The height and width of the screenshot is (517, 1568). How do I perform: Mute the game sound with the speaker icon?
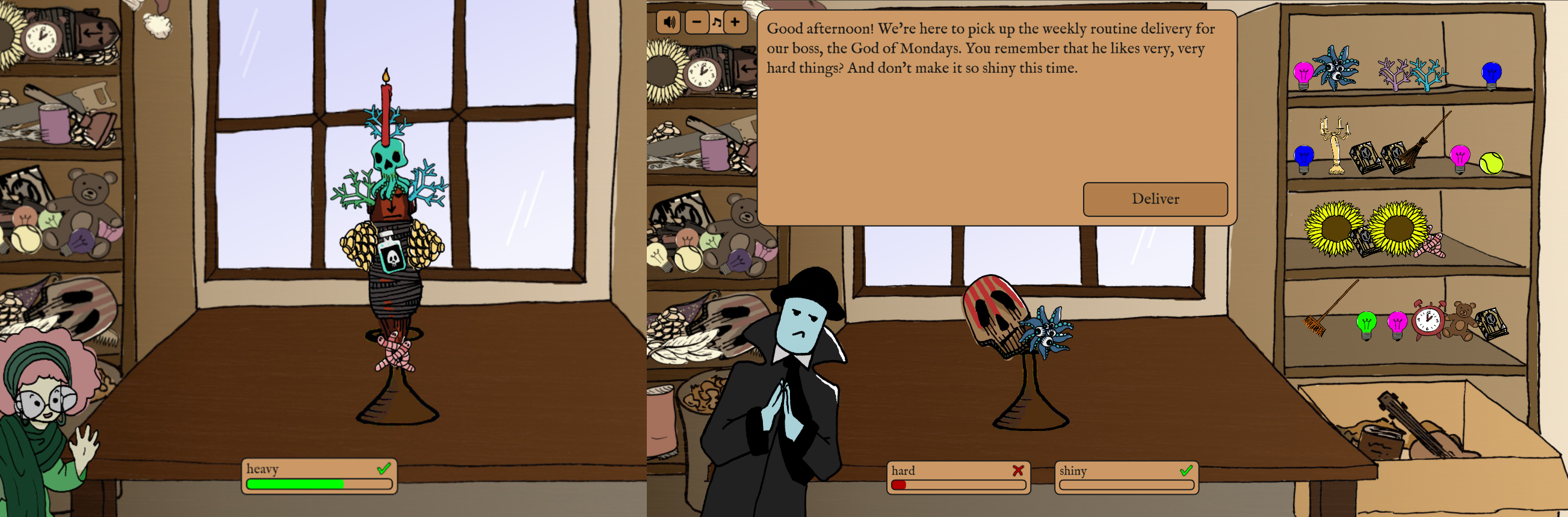670,21
